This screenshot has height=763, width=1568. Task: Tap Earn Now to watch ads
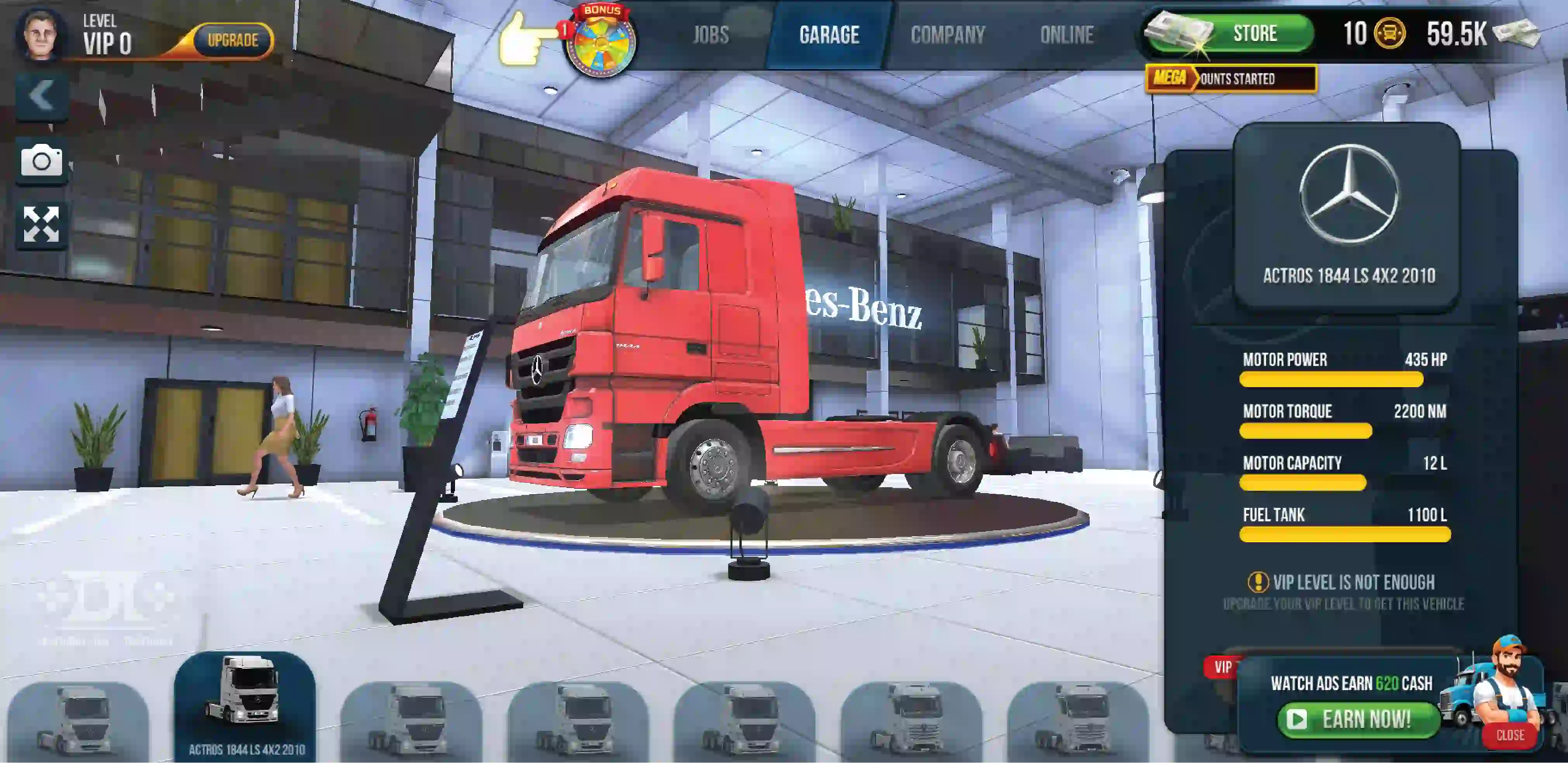tap(1357, 719)
